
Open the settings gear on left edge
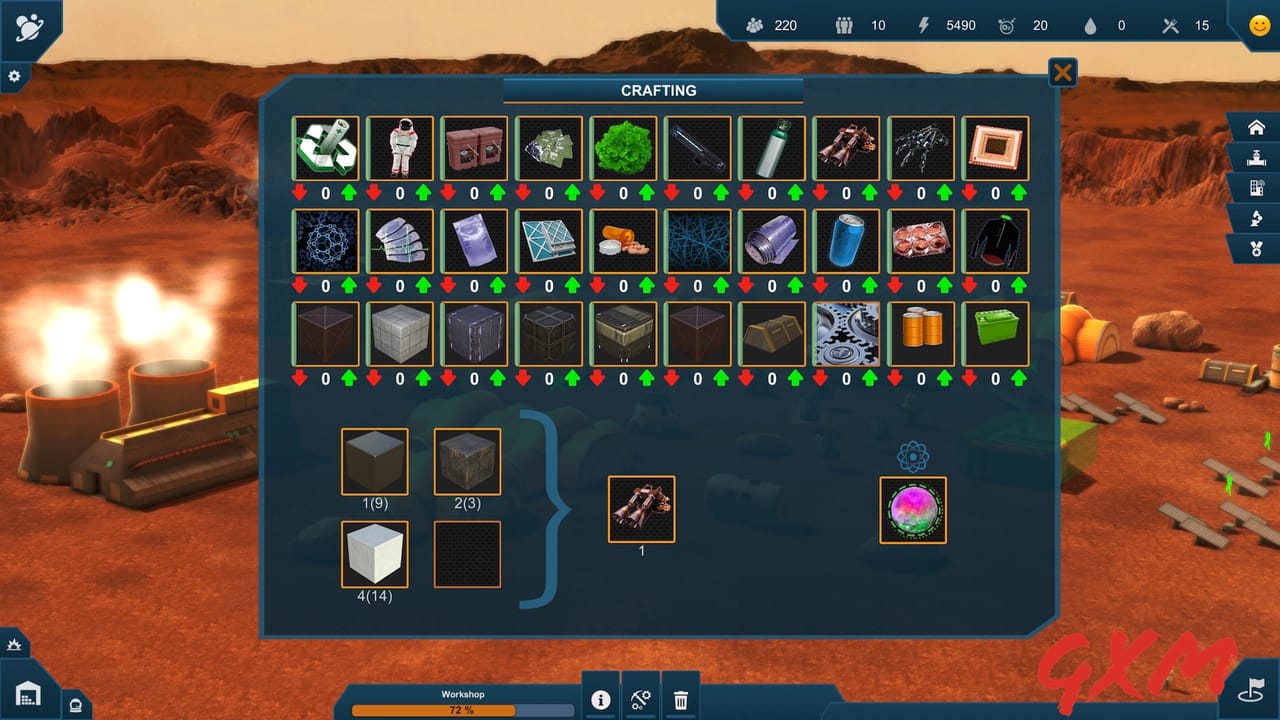pyautogui.click(x=13, y=75)
